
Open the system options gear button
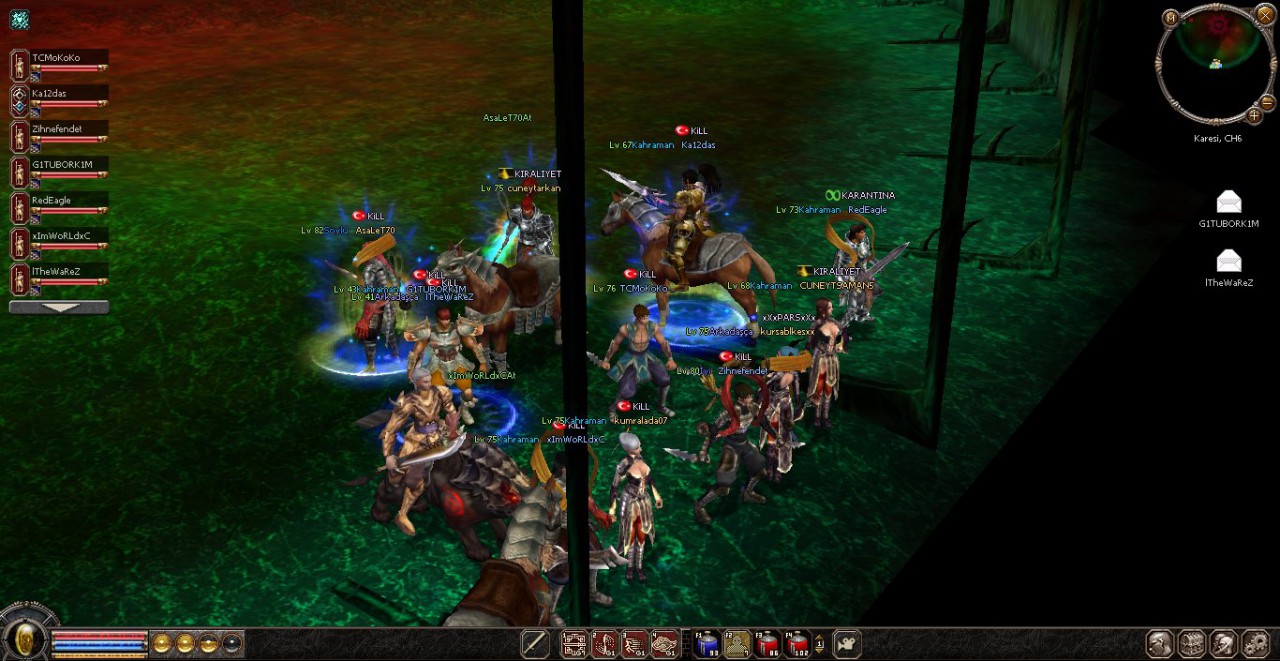point(1255,644)
